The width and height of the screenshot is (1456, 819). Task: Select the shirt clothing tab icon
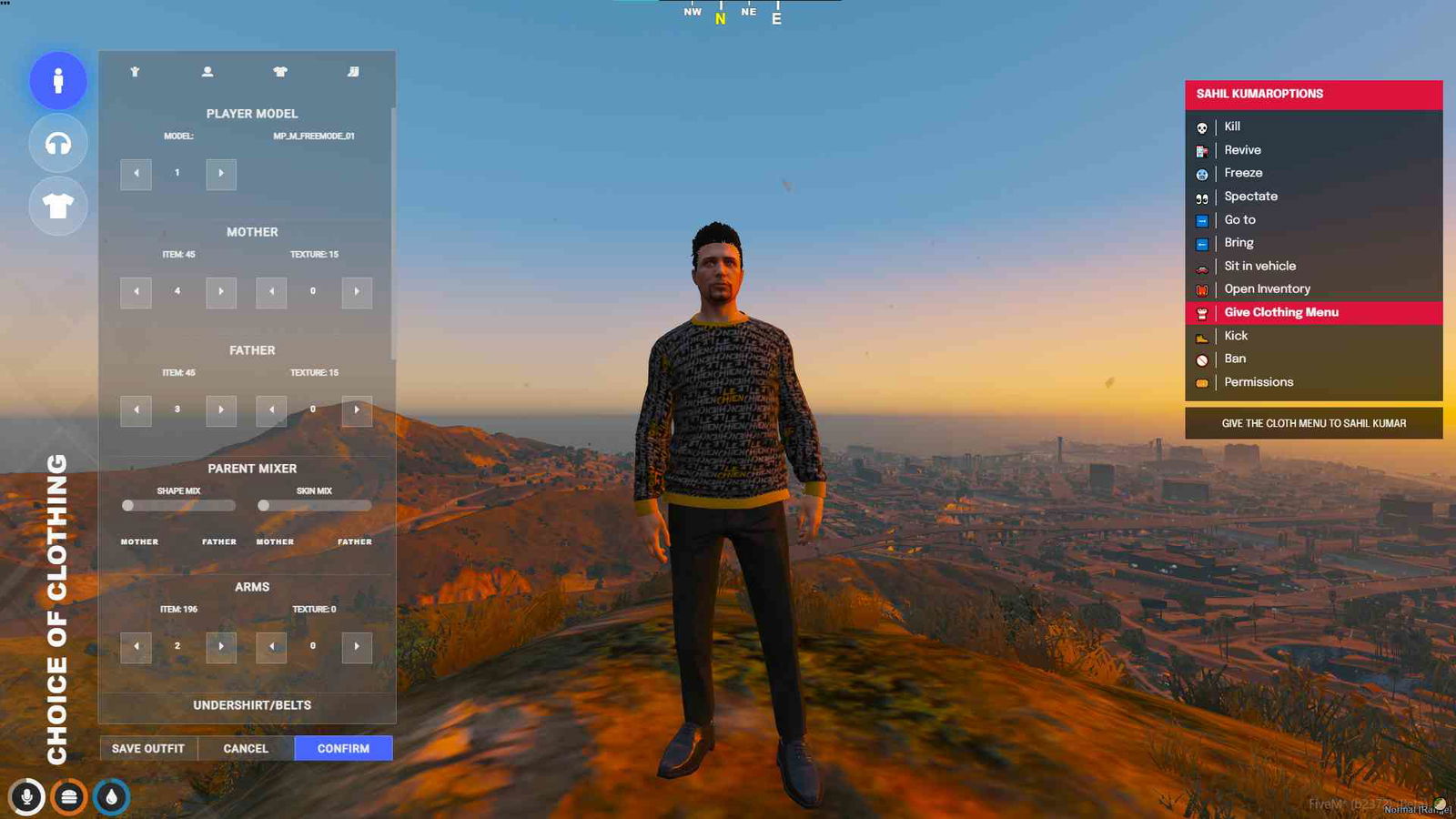[x=280, y=71]
